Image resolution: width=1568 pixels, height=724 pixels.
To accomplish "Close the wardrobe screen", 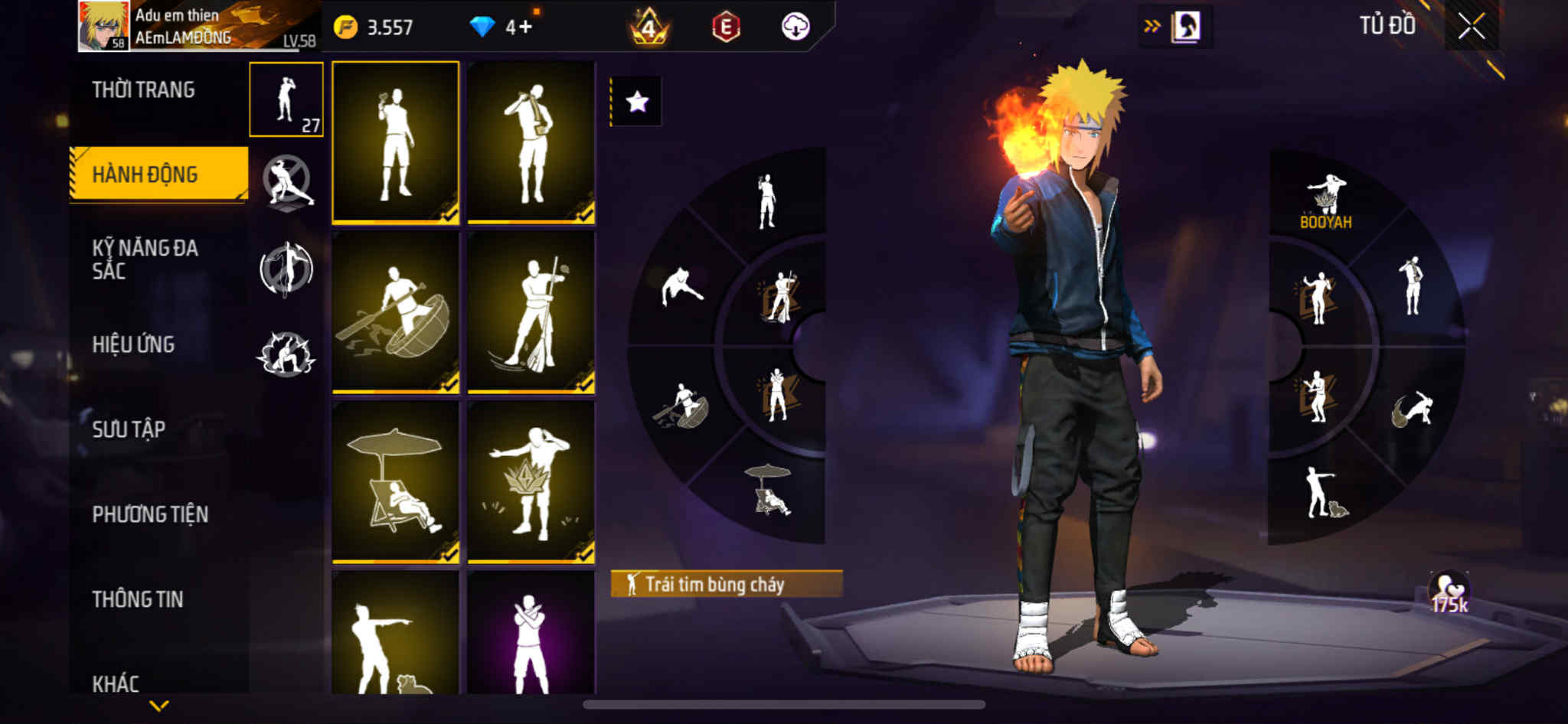I will point(1471,27).
